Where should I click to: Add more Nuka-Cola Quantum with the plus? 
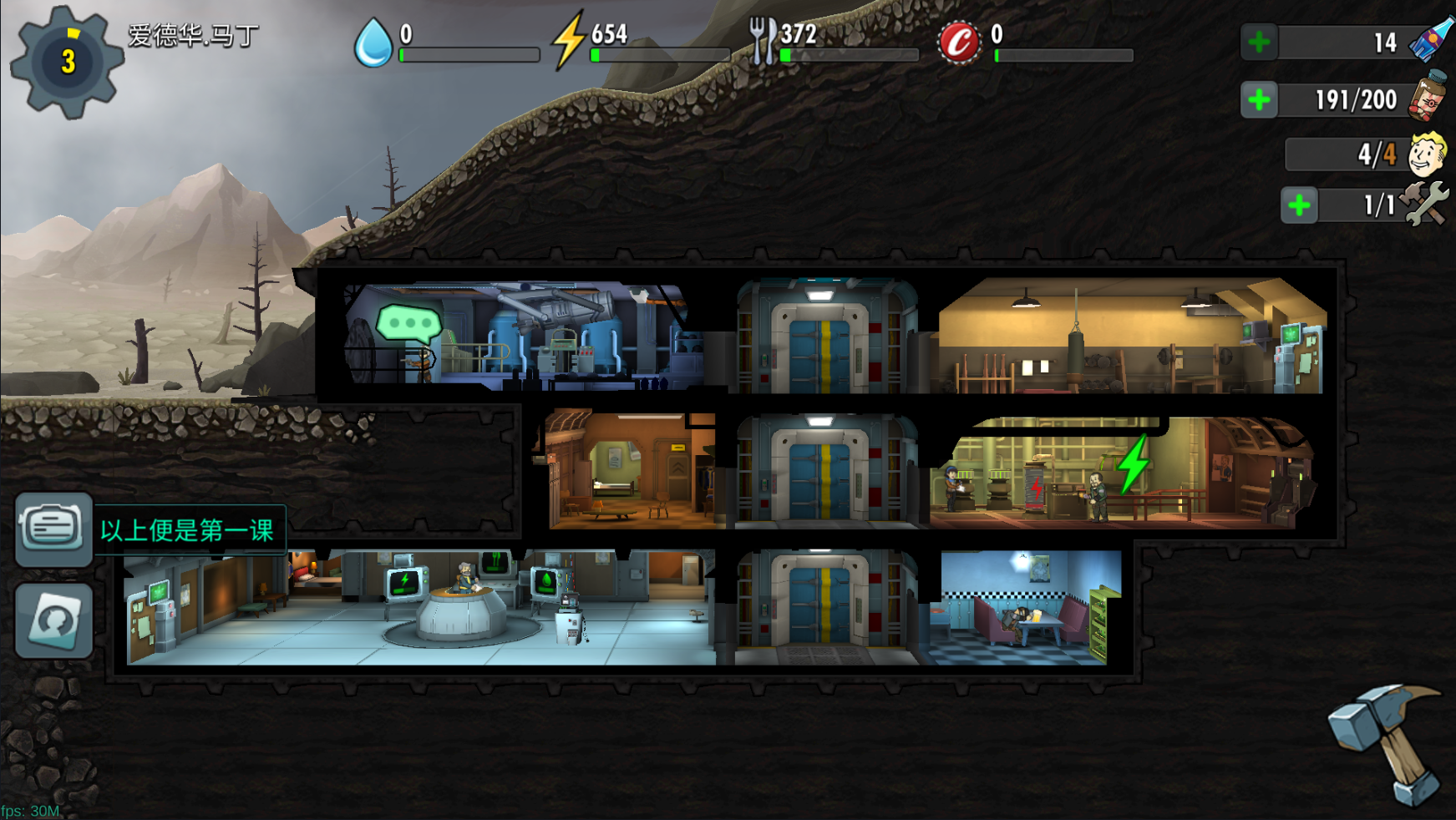pyautogui.click(x=1259, y=42)
